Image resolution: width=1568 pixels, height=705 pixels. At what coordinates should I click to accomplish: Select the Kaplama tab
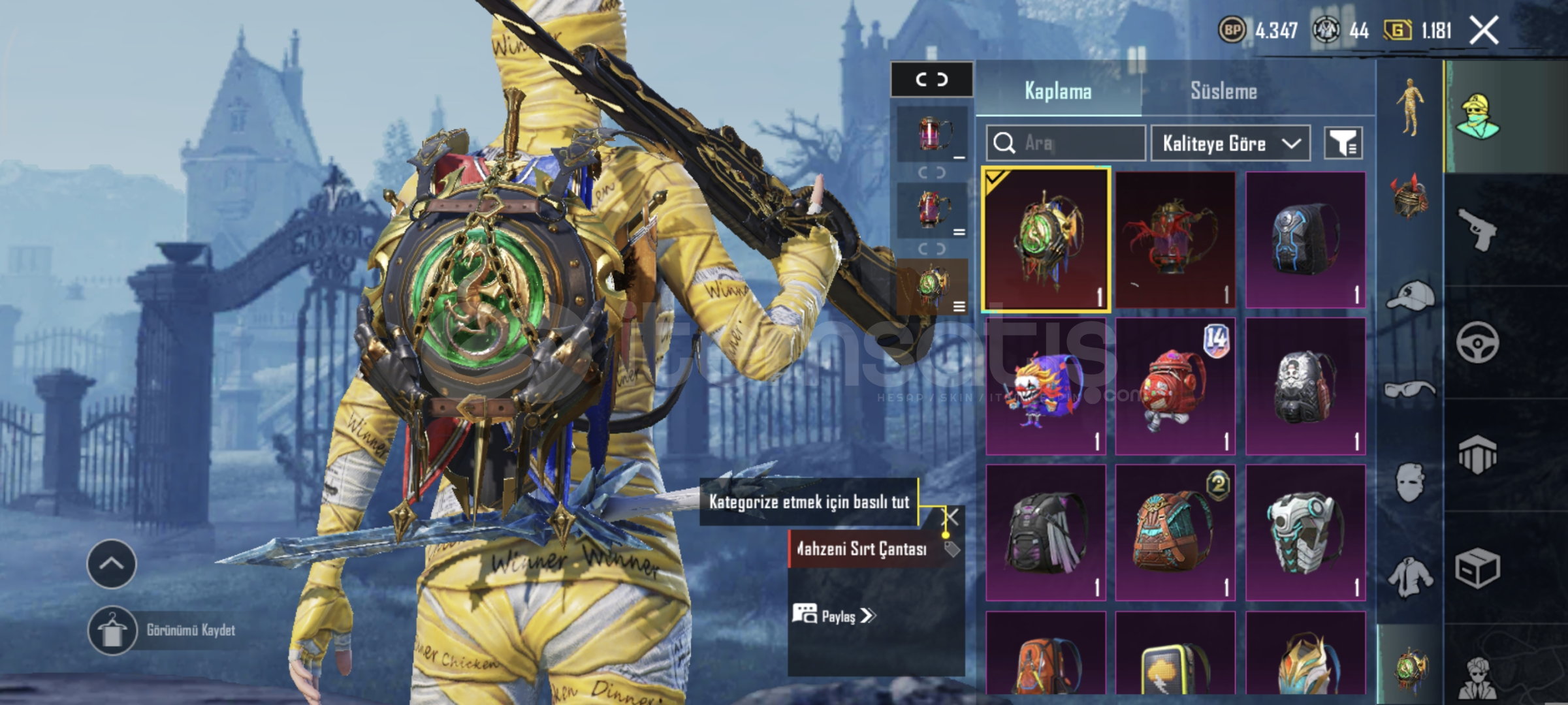pyautogui.click(x=1058, y=91)
